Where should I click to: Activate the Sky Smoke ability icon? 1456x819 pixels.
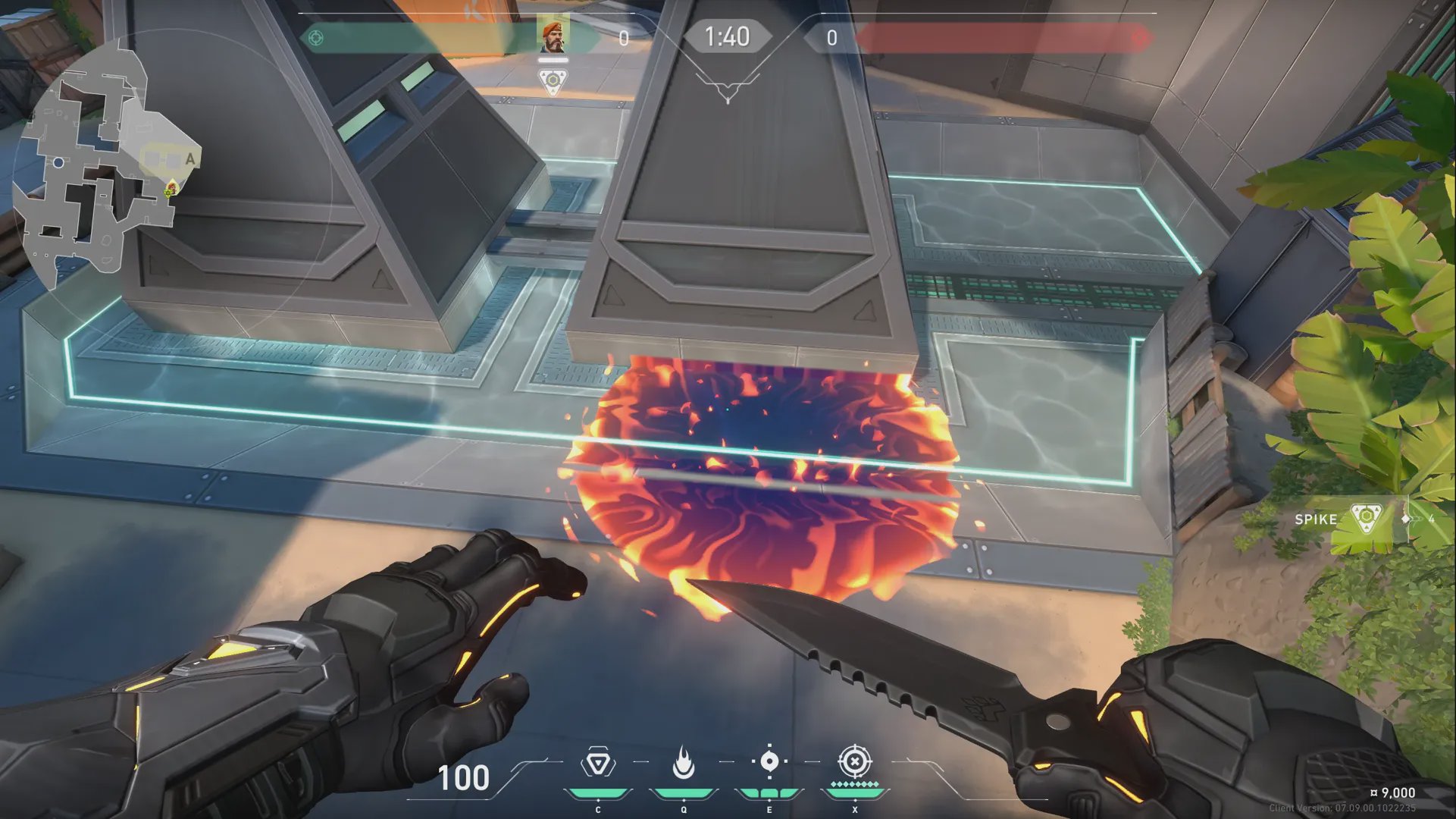(769, 761)
